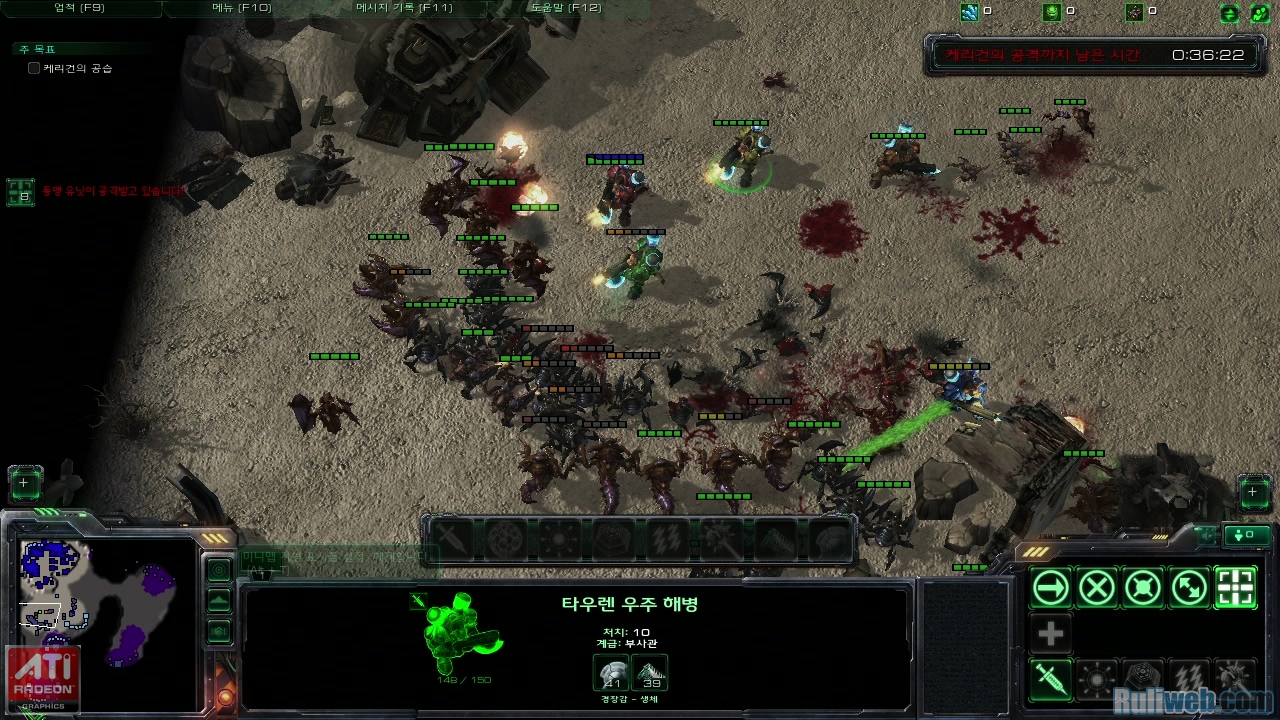Image resolution: width=1280 pixels, height=720 pixels.
Task: Issue the Stop command
Action: 1097,588
